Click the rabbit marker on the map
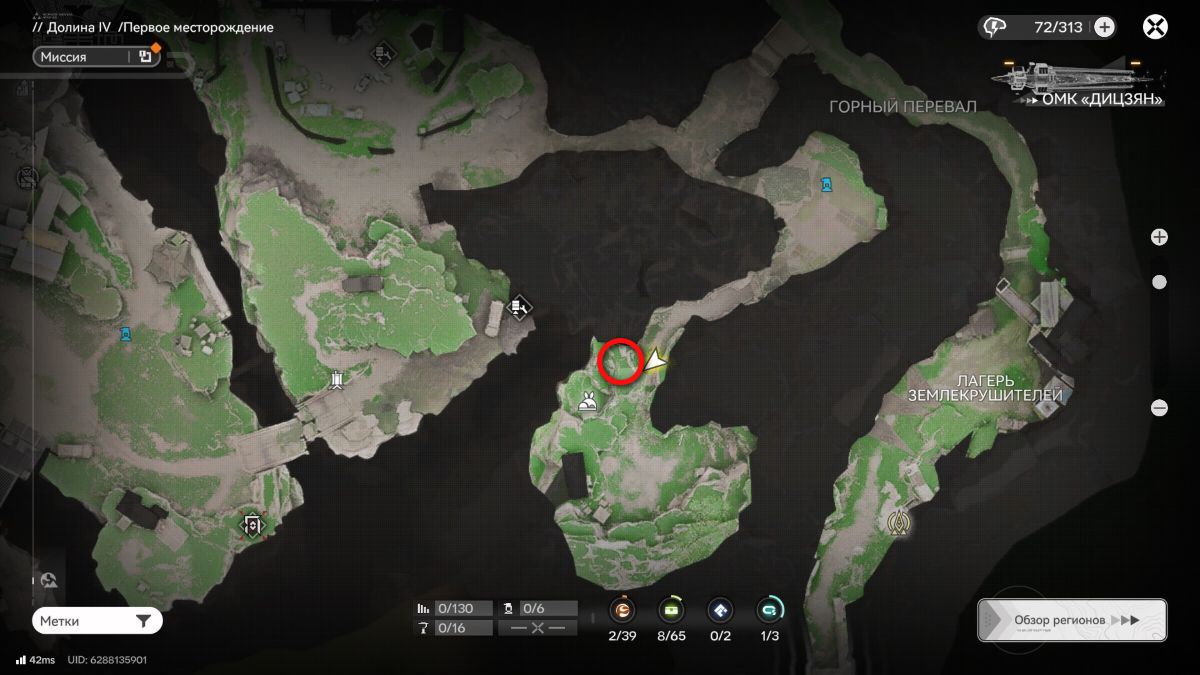Viewport: 1200px width, 675px height. pyautogui.click(x=588, y=403)
